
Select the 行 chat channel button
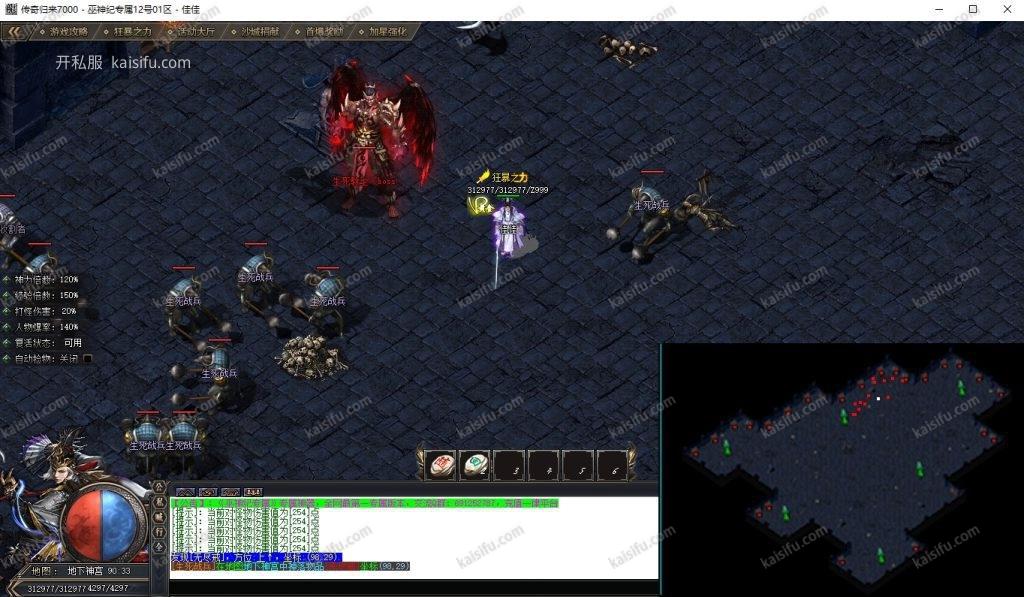[x=160, y=533]
